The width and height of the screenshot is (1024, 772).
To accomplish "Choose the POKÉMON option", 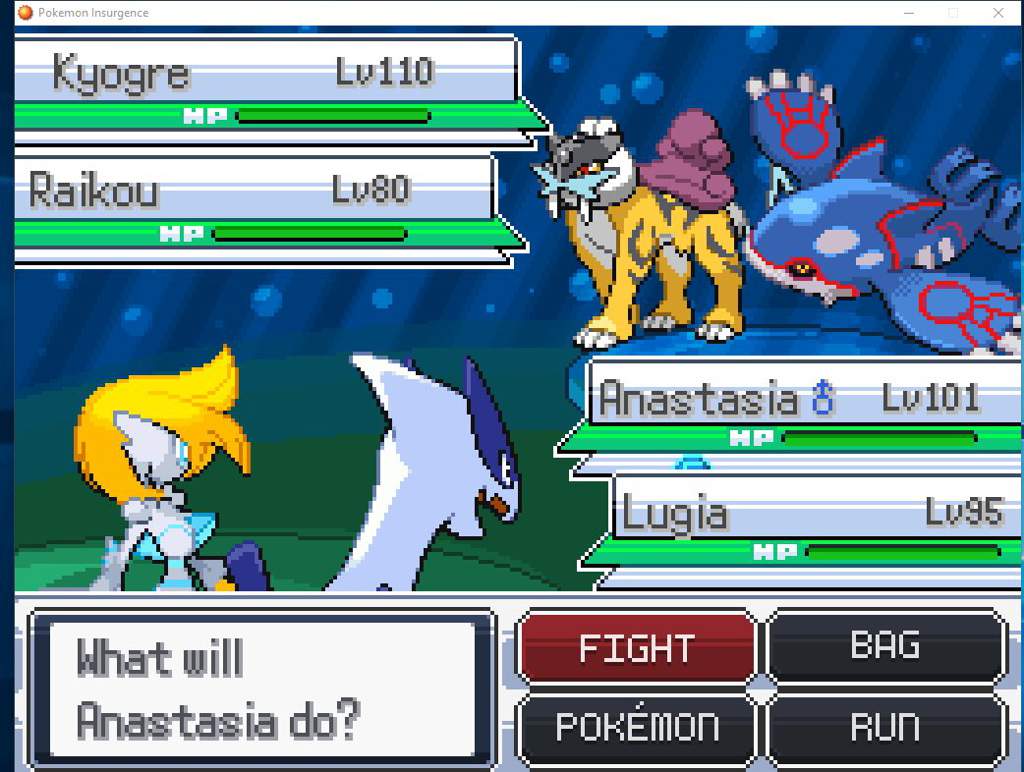I will 636,727.
